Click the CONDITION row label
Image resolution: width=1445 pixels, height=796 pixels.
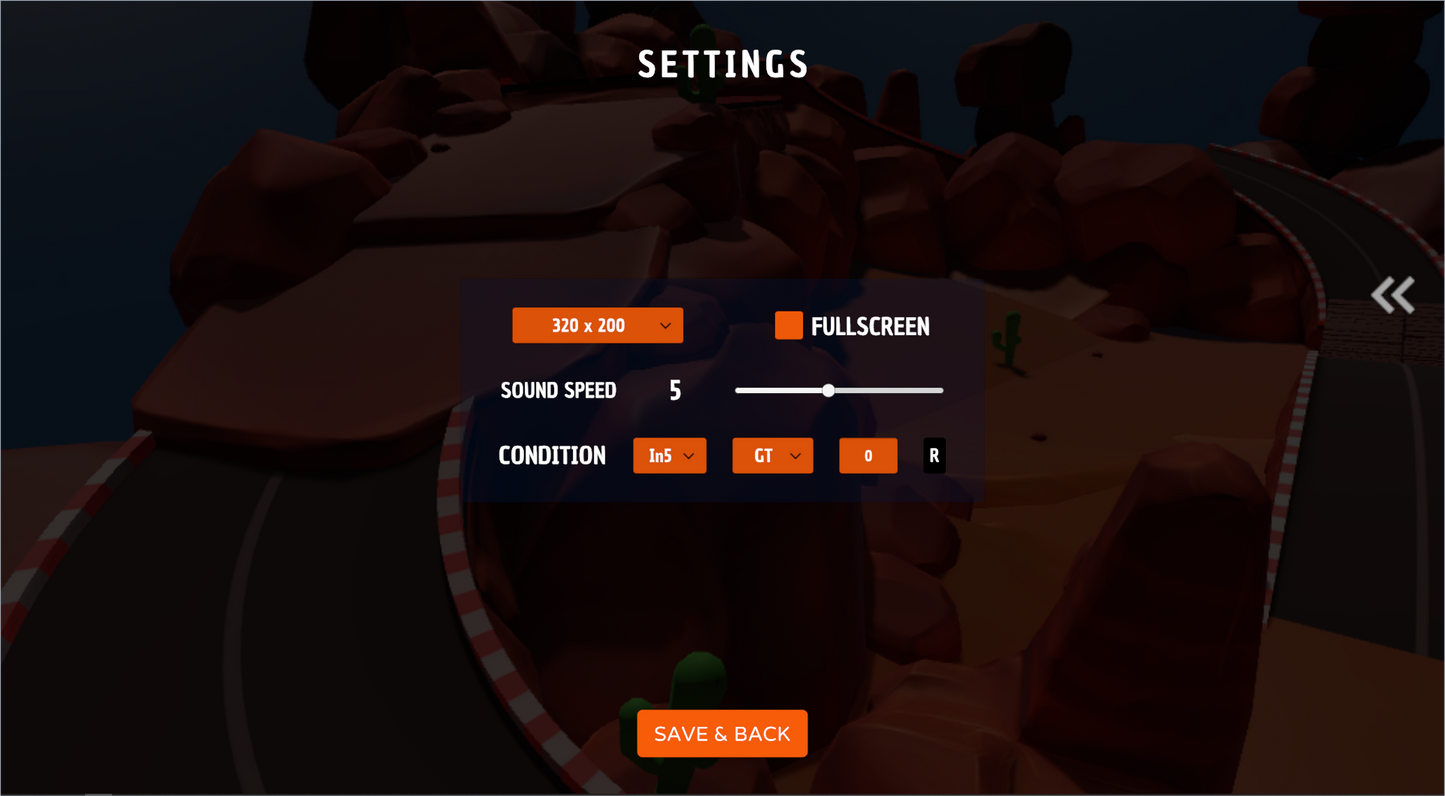pyautogui.click(x=551, y=455)
